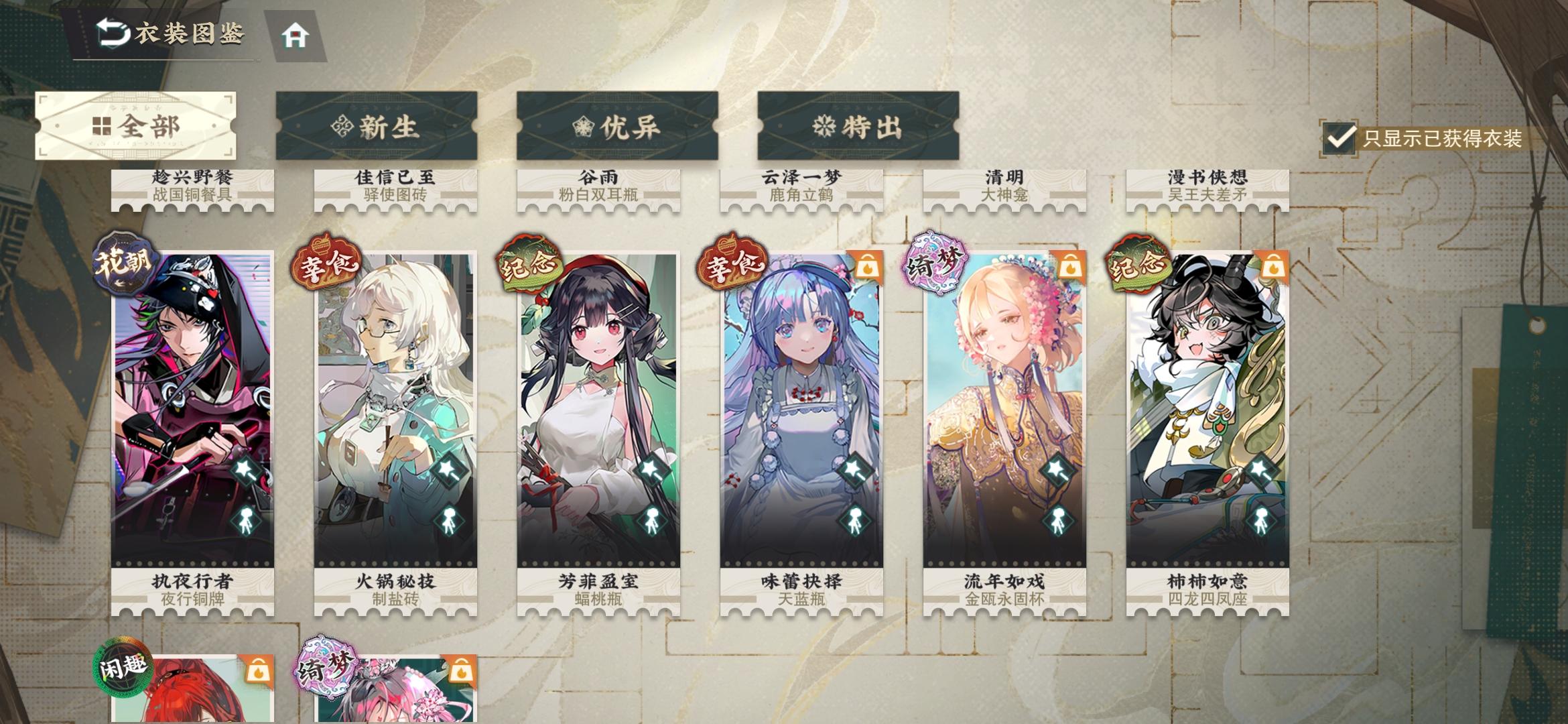1568x724 pixels.
Task: Click the Home icon in the top bar
Action: pos(293,34)
